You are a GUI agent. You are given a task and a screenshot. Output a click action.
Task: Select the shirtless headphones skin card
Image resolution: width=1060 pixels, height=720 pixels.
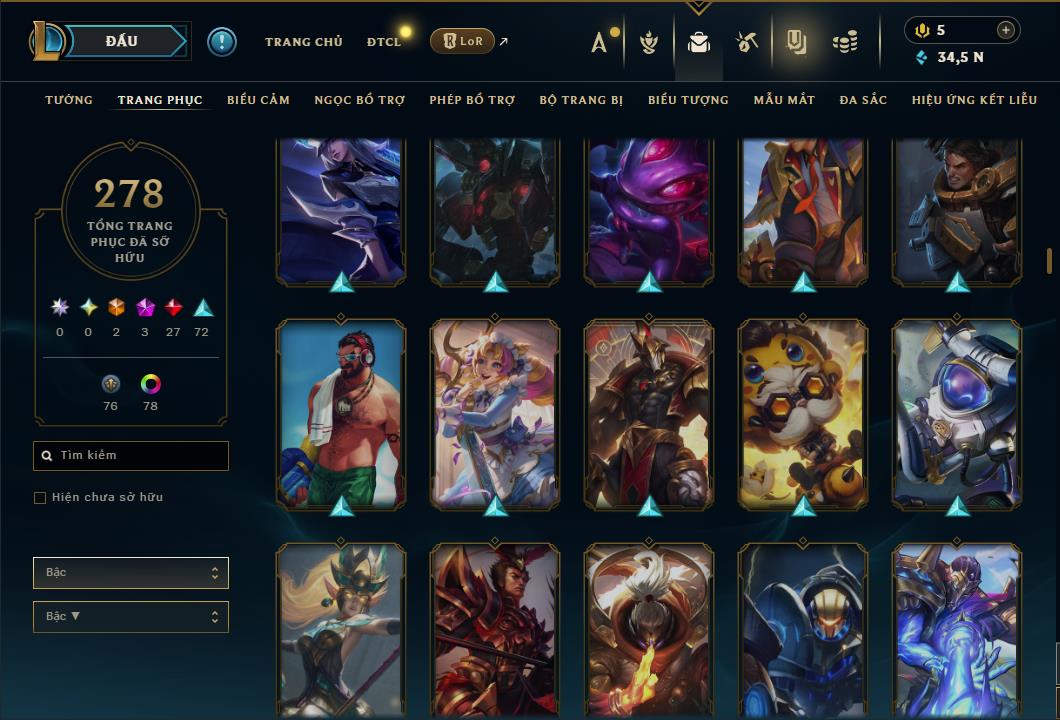point(341,412)
